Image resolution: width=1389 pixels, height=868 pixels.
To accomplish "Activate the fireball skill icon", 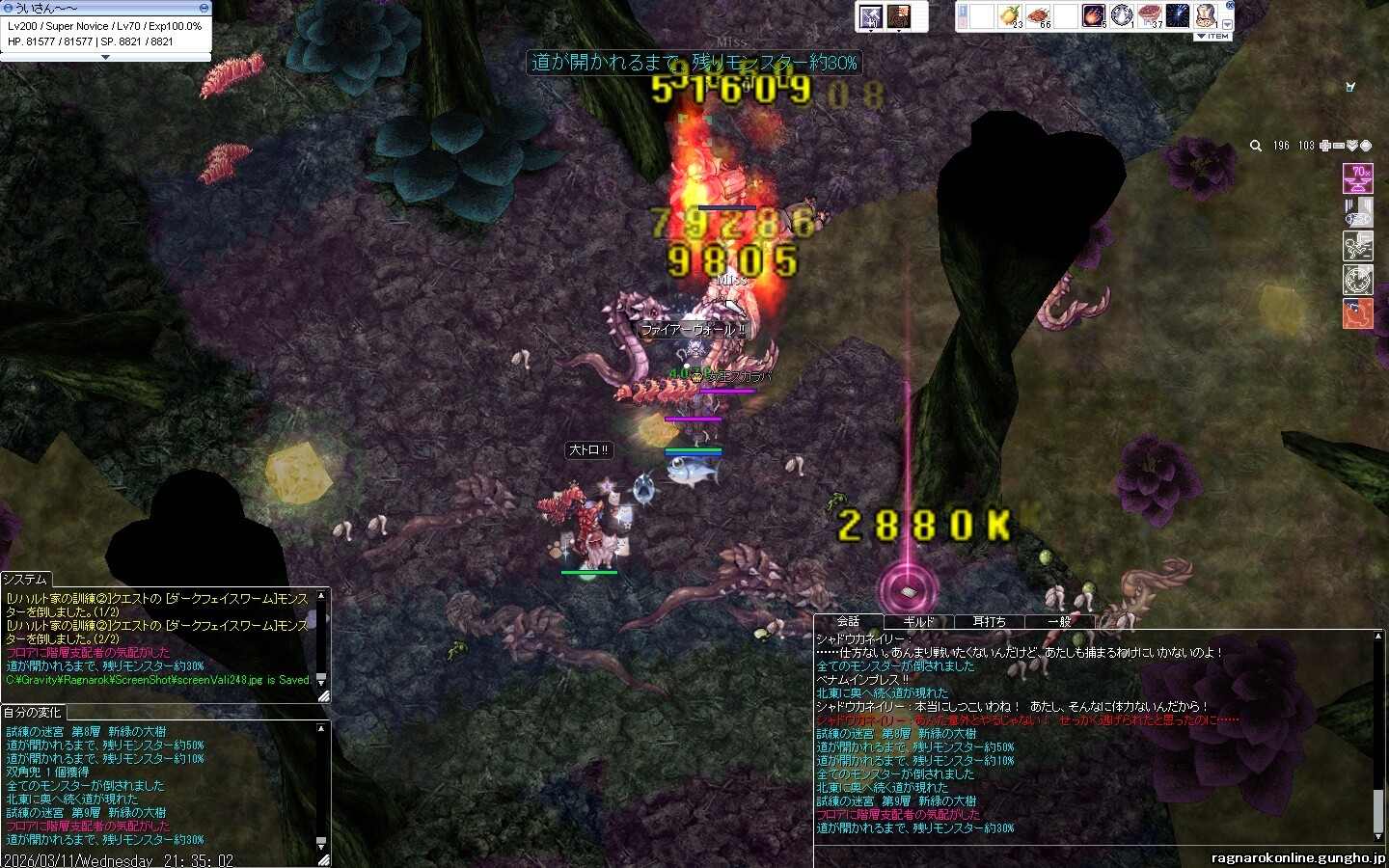I will tap(1093, 16).
